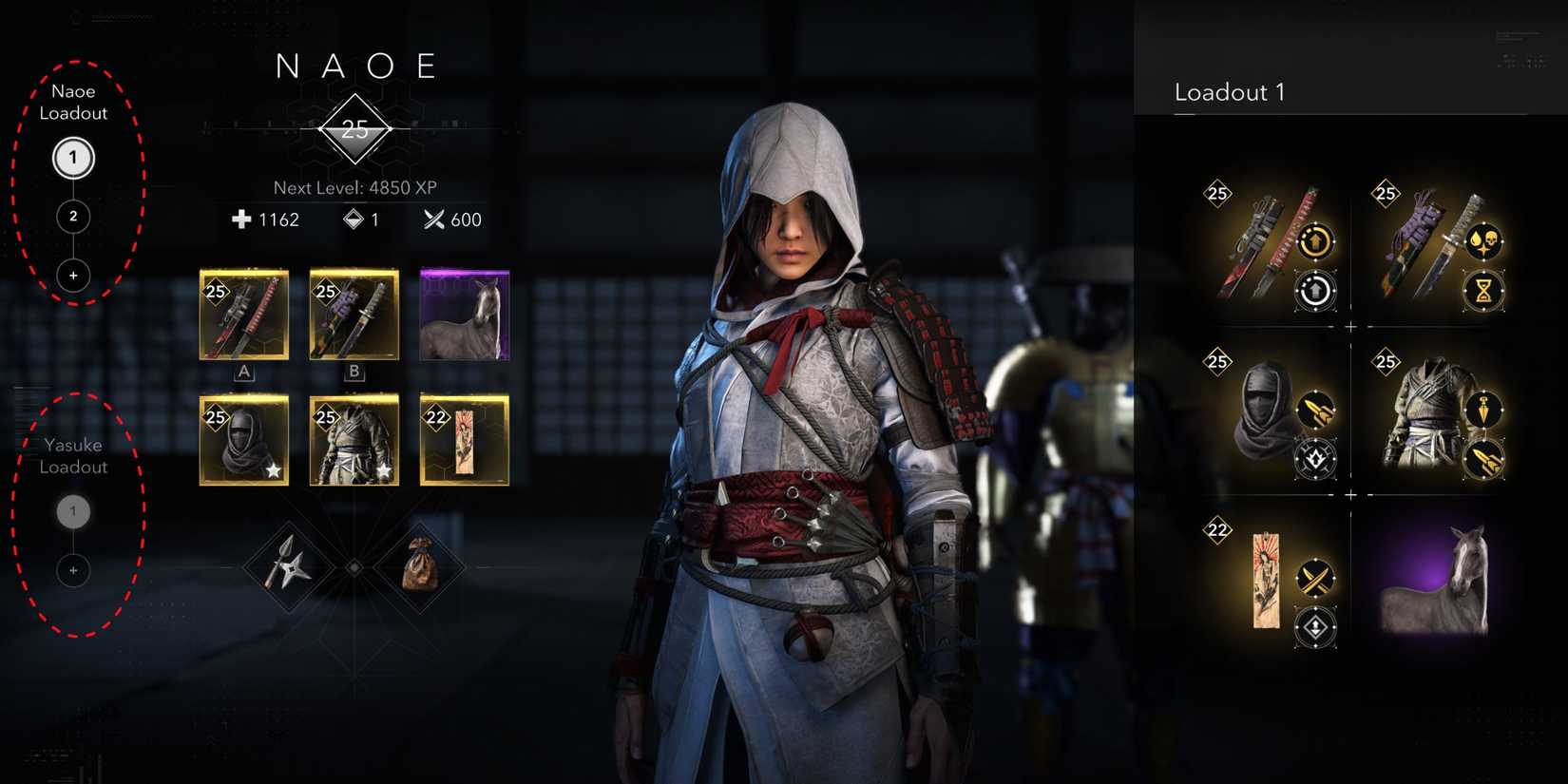Switch to Naoe Loadout 2
1568x784 pixels.
point(72,217)
